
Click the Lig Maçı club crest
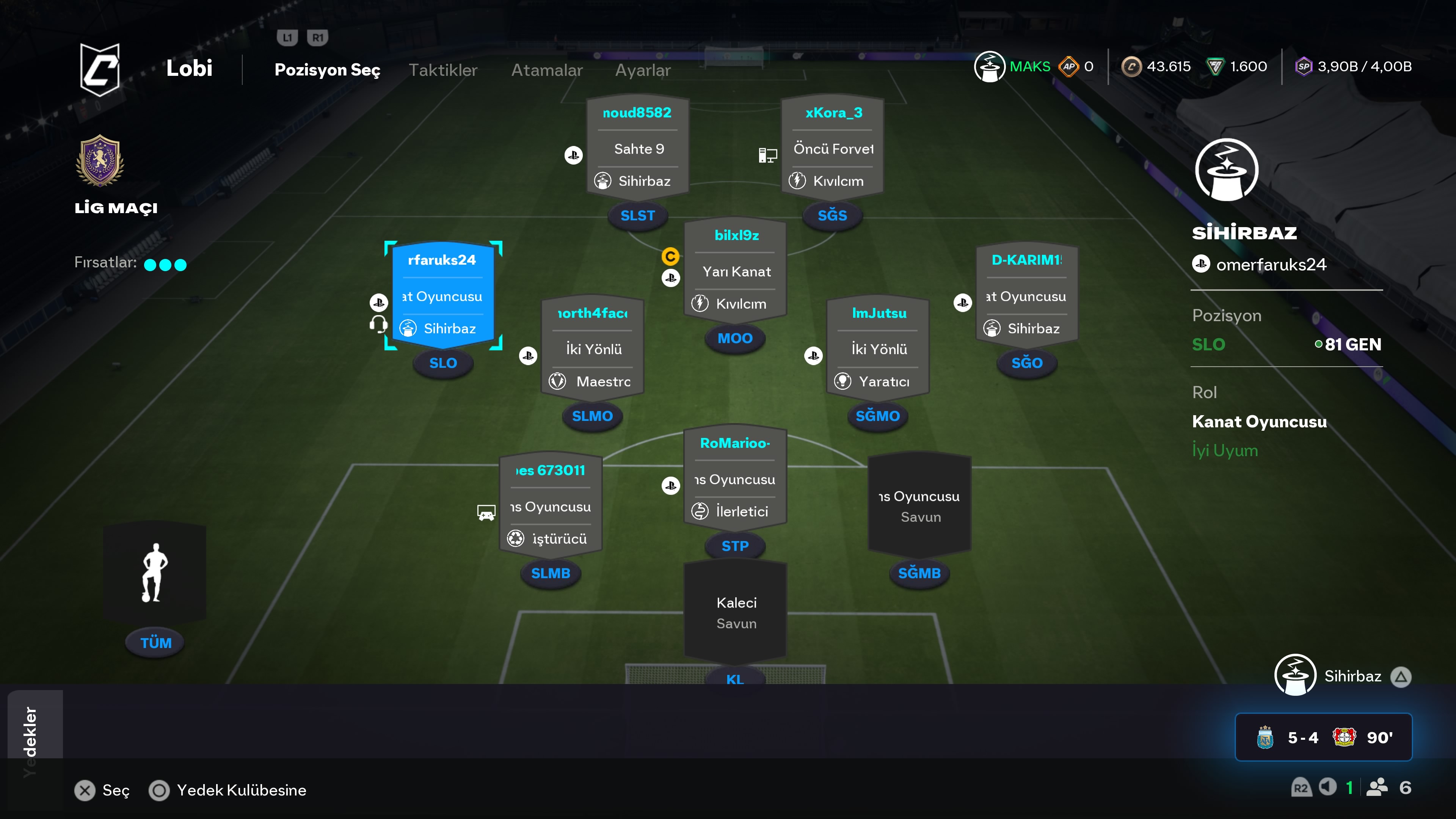coord(100,161)
